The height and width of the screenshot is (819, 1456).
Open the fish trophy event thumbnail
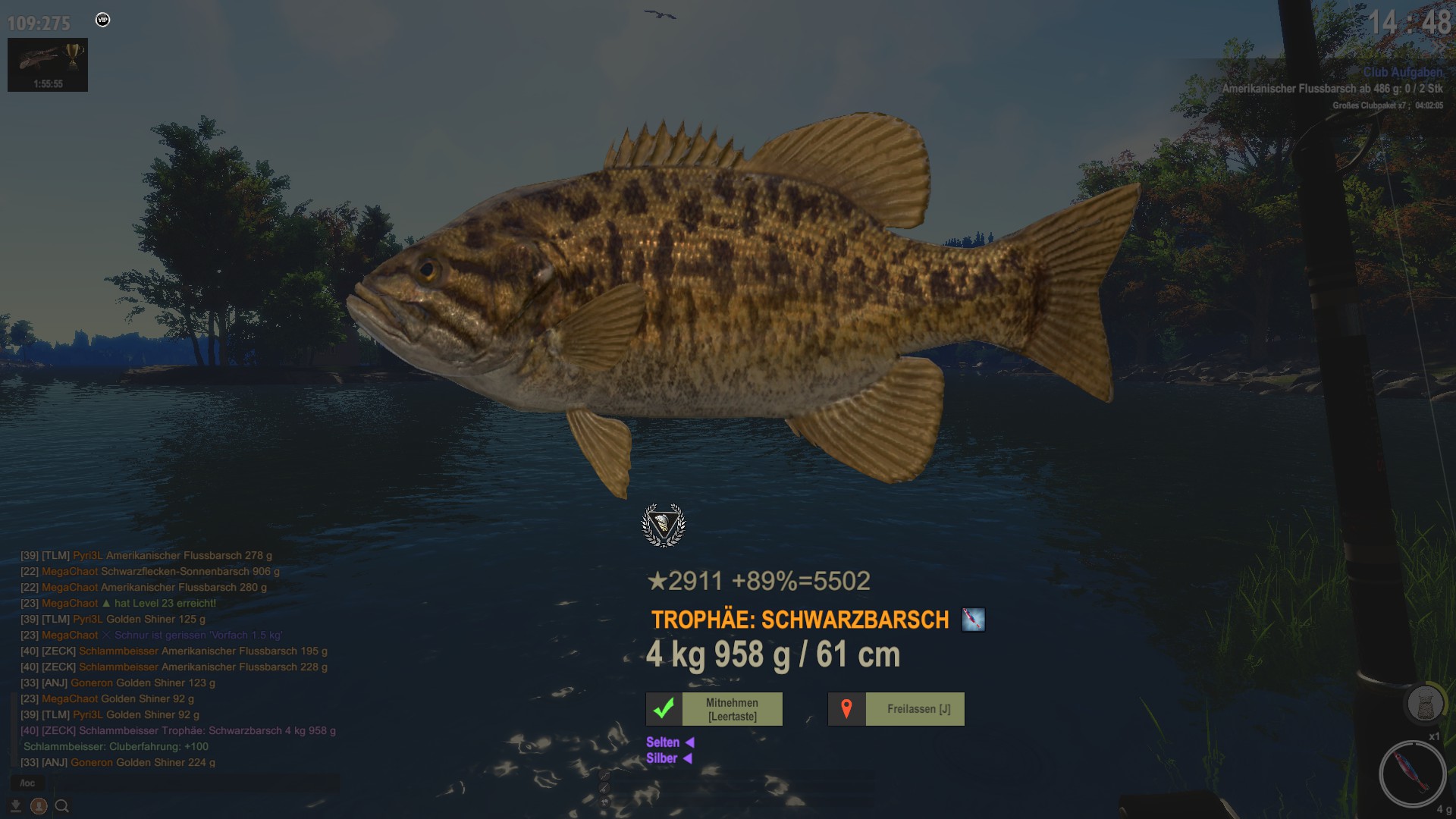pos(47,64)
